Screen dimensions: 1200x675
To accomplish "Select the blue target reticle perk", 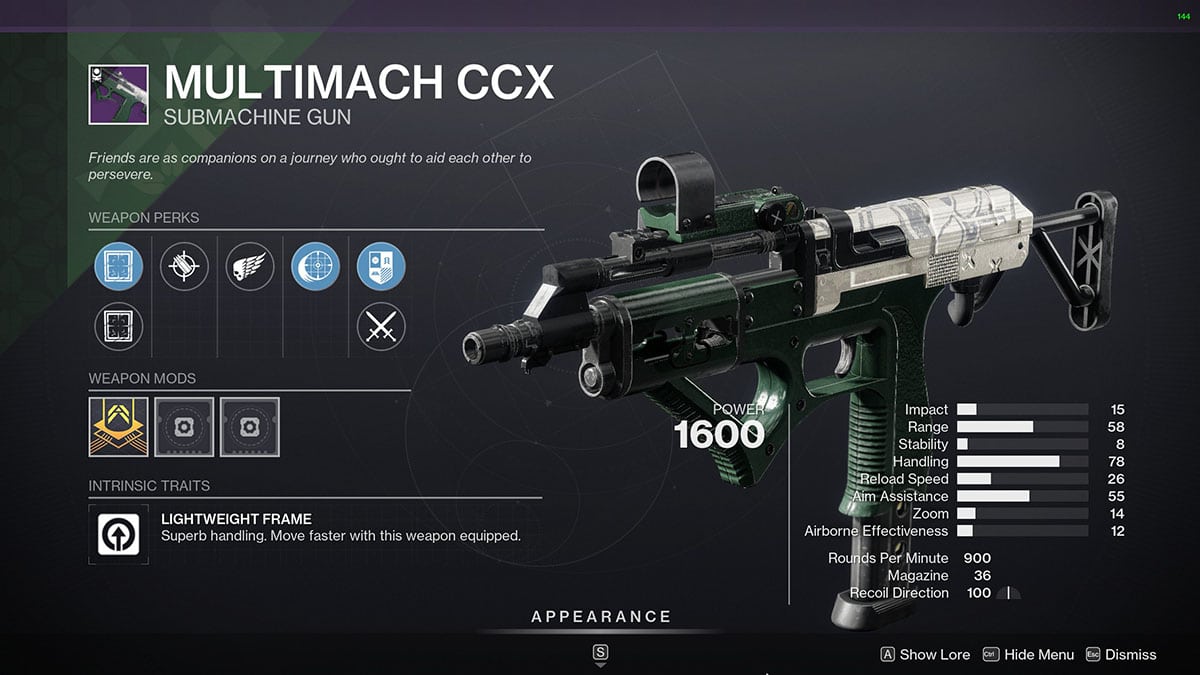I will (316, 267).
